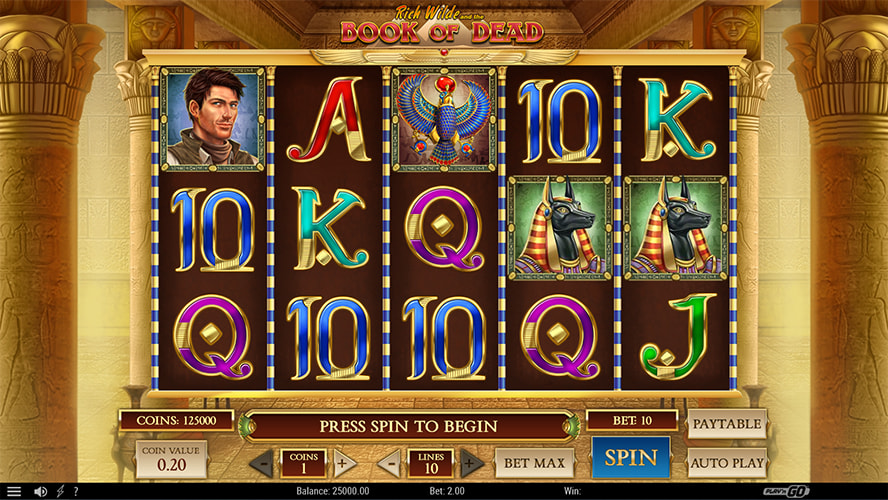This screenshot has width=888, height=500.
Task: Open the question mark help
Action: click(76, 491)
